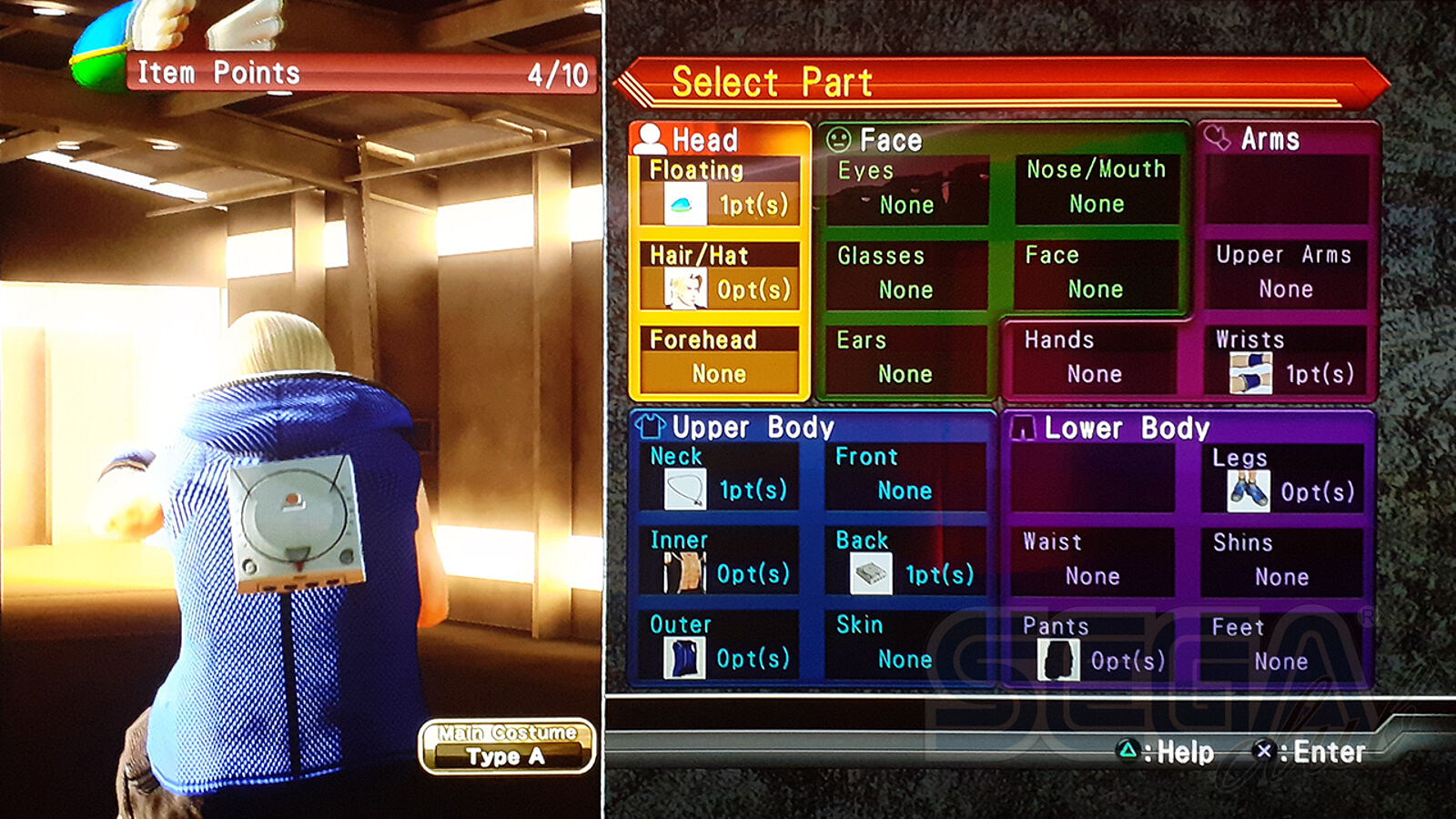Choose the Skin slot
Screen dimensions: 1456x819
click(906, 644)
